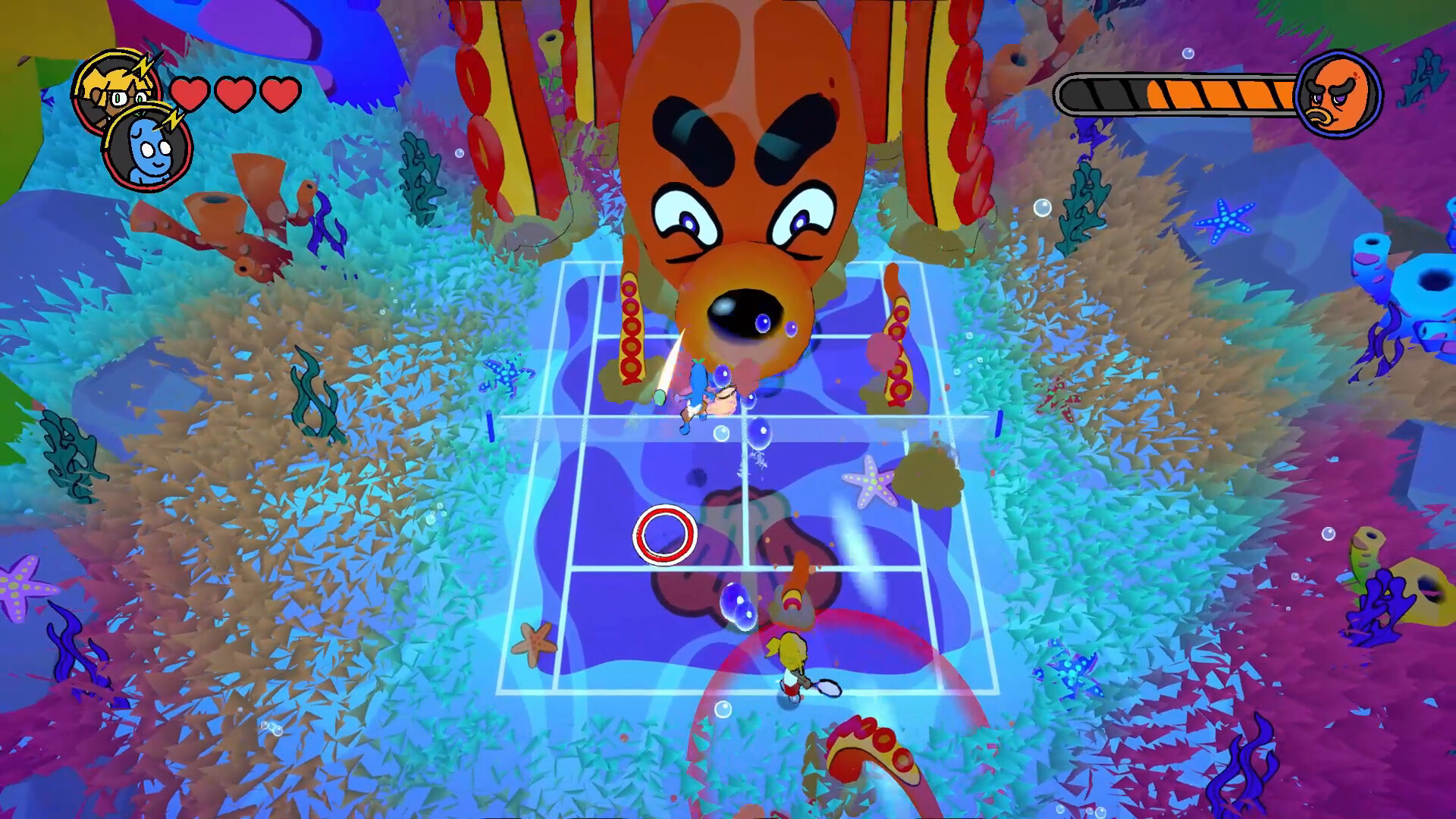Screen dimensions: 1456x819
Task: Click the first red heart icon
Action: point(189,94)
